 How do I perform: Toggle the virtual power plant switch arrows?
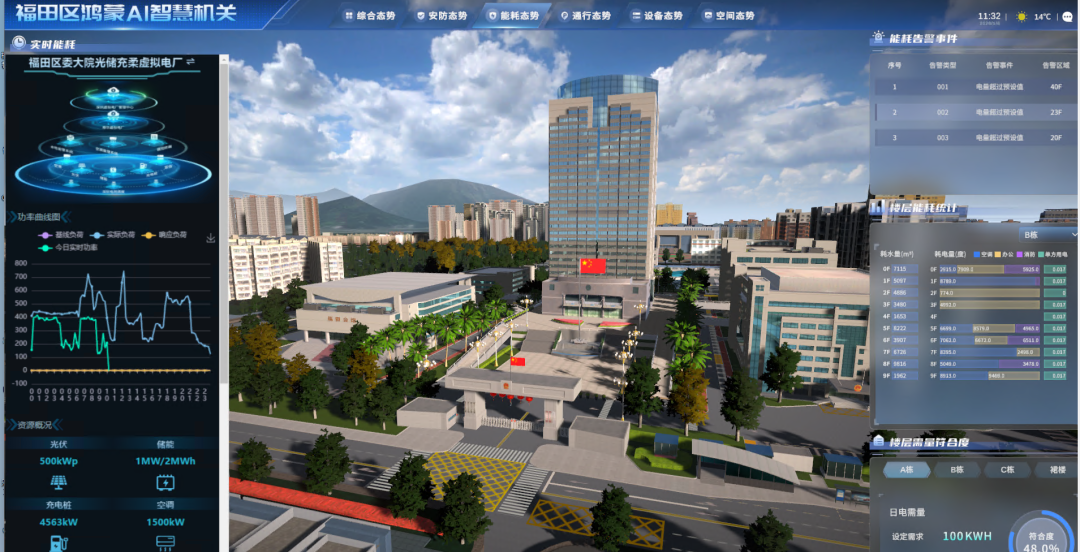pyautogui.click(x=190, y=62)
